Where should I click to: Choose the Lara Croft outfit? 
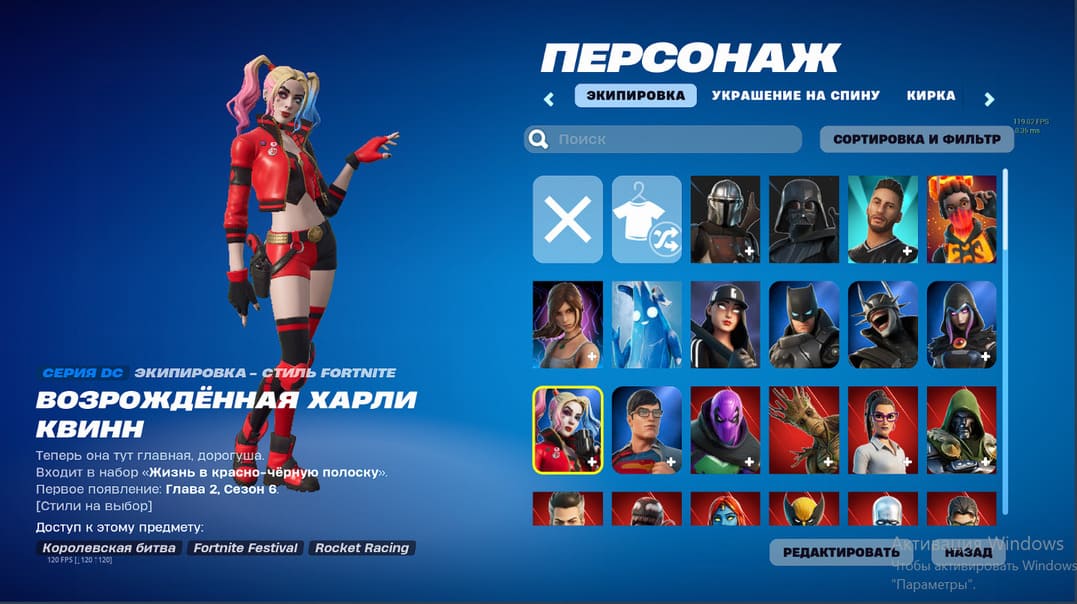coord(567,324)
